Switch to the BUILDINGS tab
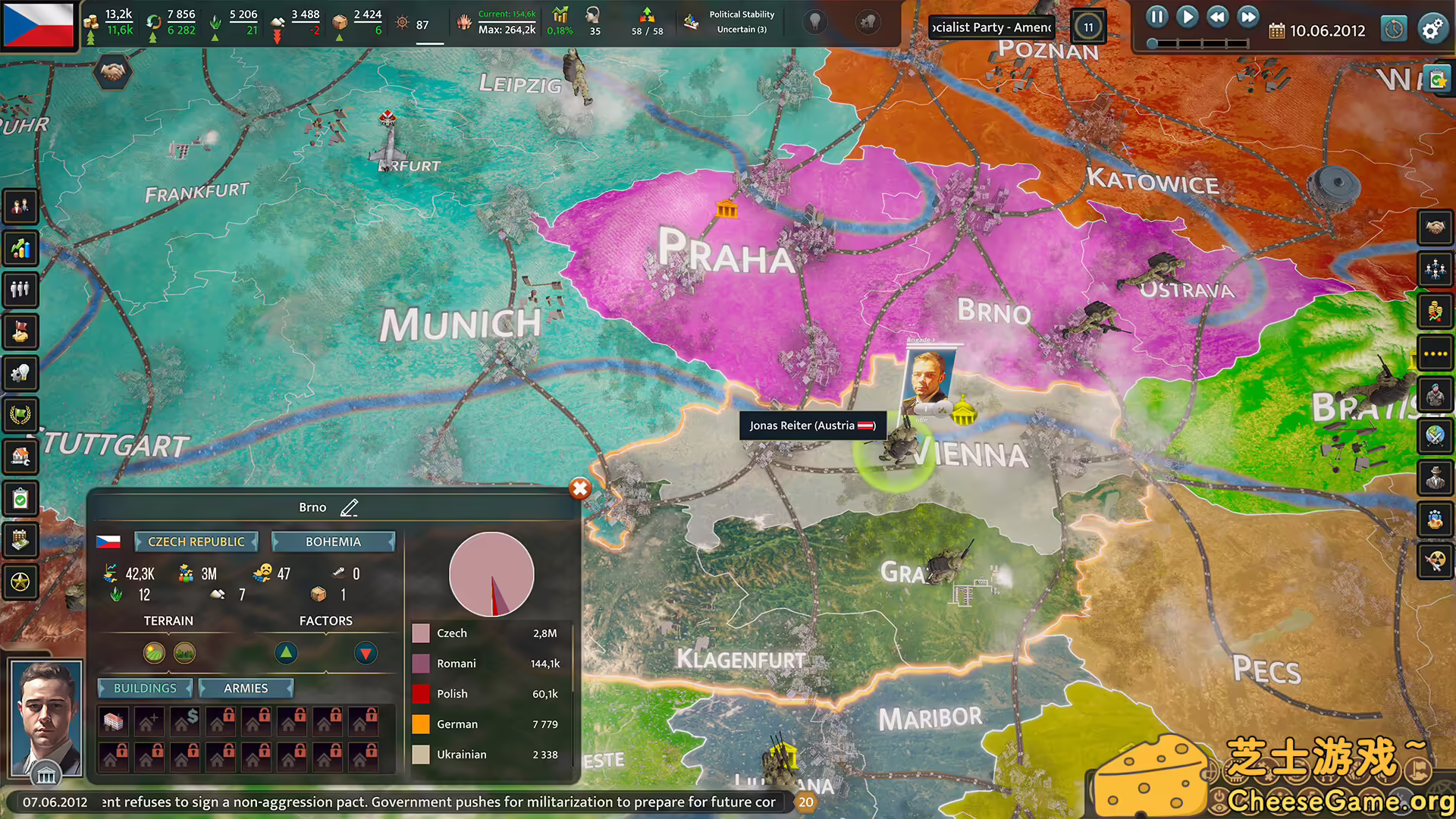 click(x=145, y=688)
